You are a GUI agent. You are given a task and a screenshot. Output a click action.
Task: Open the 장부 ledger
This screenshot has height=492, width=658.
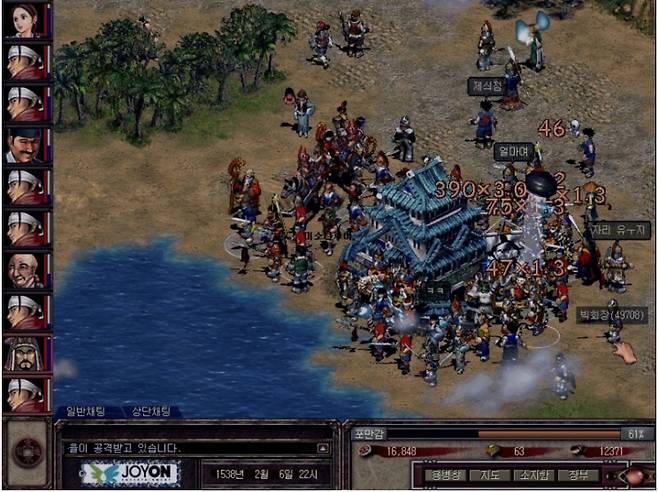click(x=578, y=474)
